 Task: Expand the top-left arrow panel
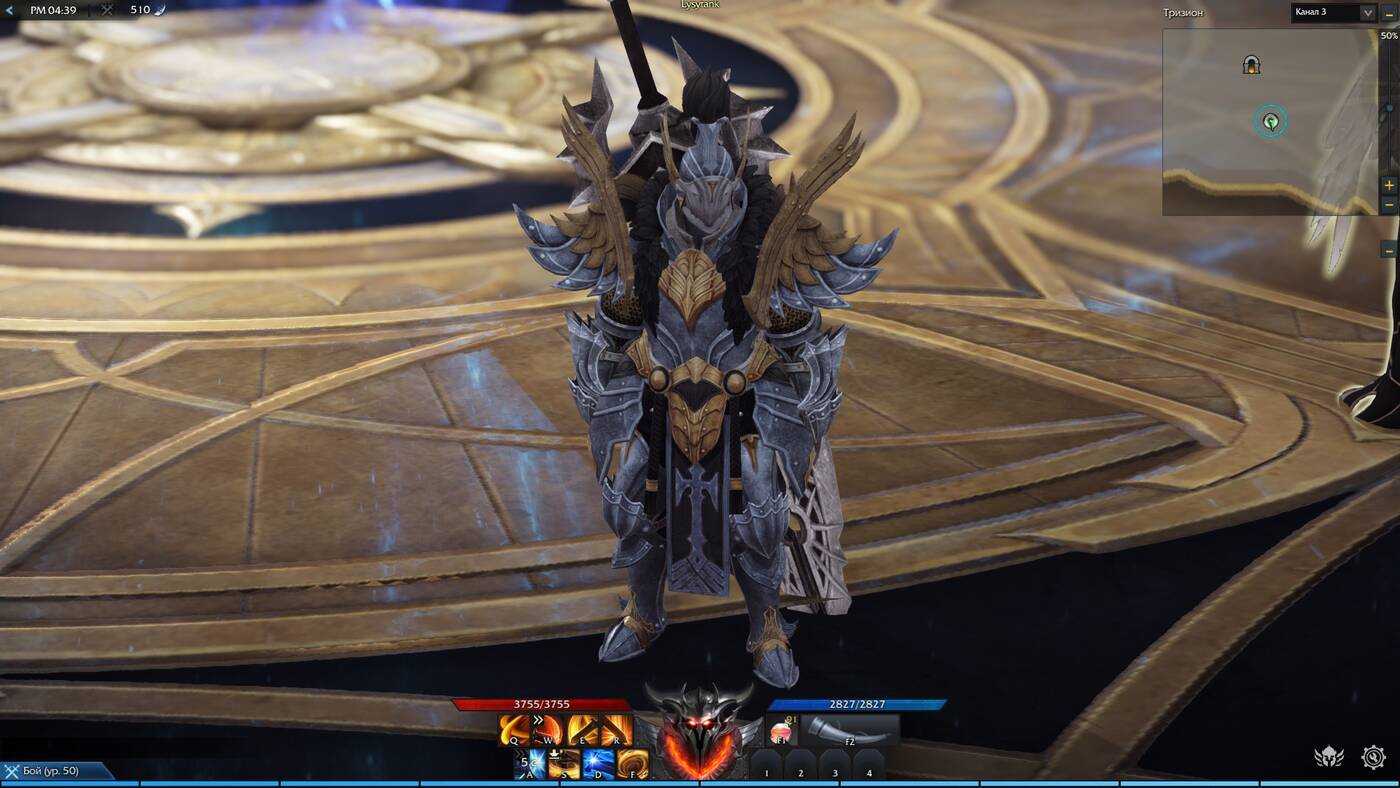click(x=11, y=10)
